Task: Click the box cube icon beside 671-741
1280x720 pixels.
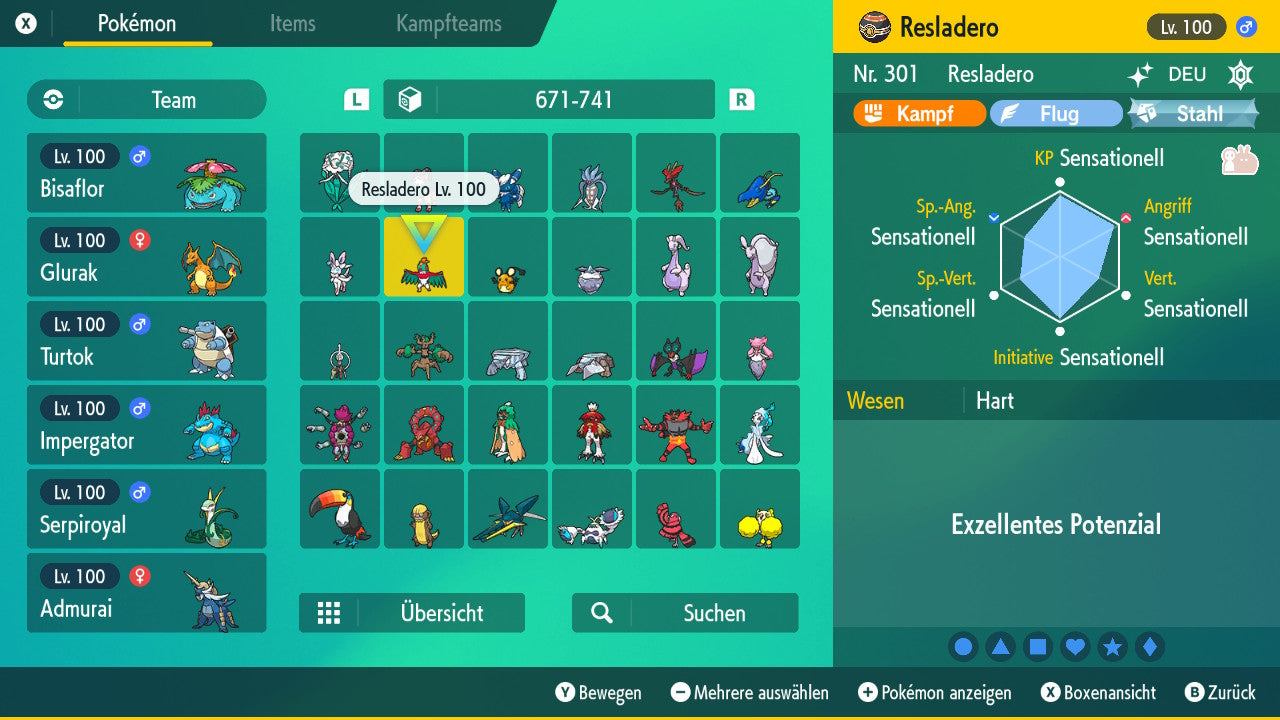Action: tap(413, 99)
